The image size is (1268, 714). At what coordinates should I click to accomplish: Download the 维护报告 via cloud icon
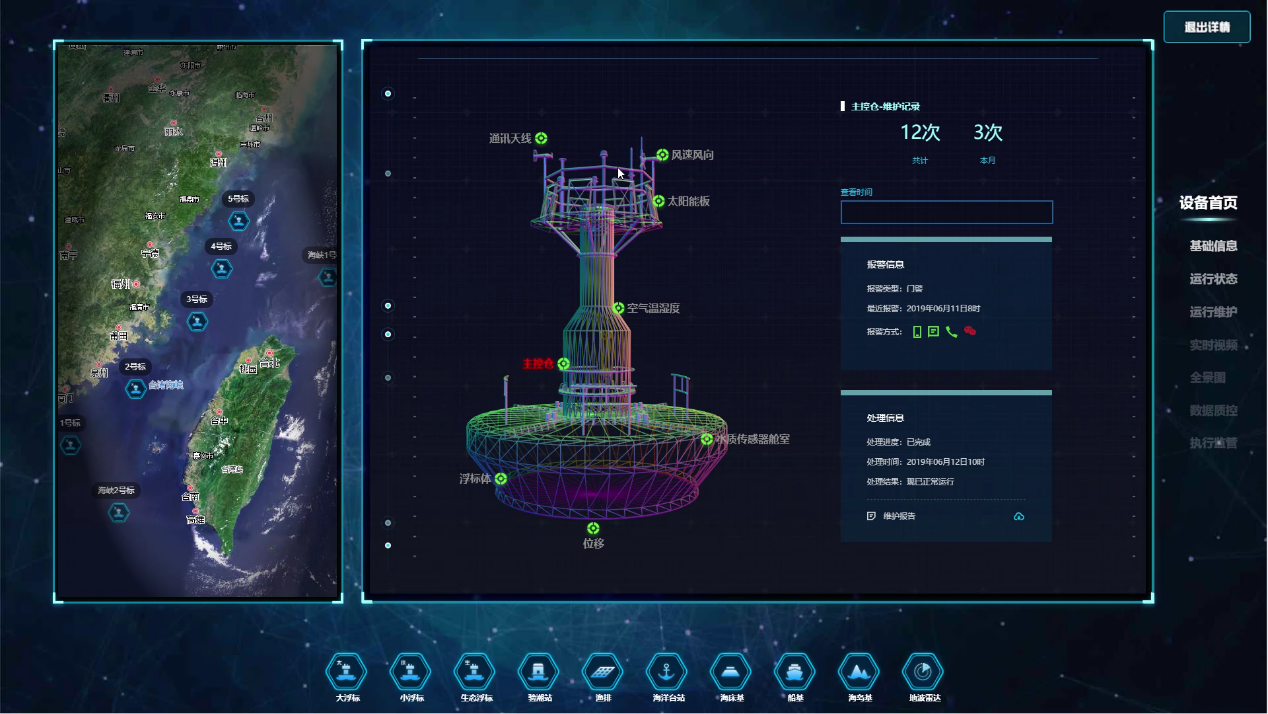point(1019,516)
